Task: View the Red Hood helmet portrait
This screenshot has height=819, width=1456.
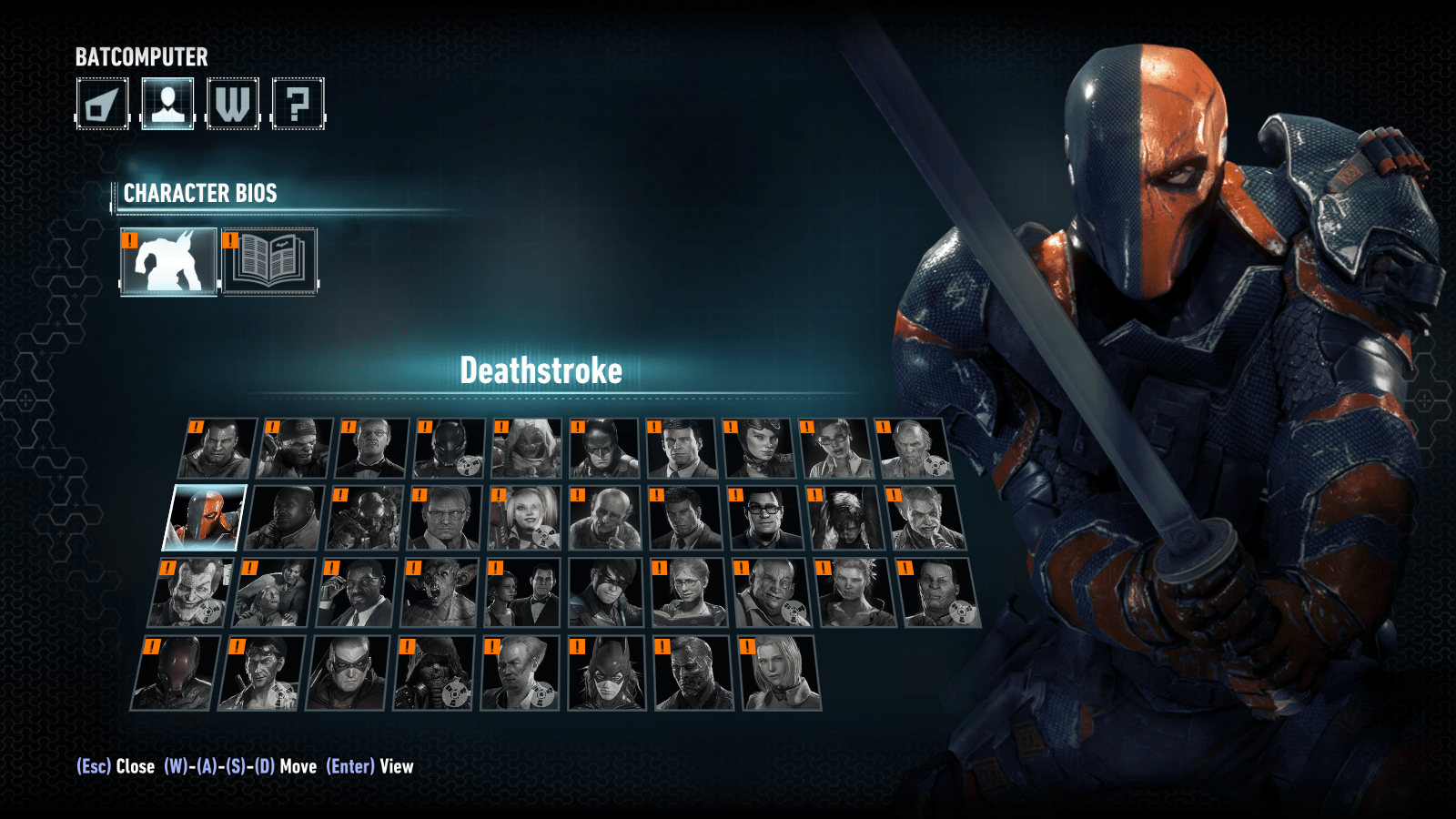Action: pyautogui.click(x=177, y=673)
